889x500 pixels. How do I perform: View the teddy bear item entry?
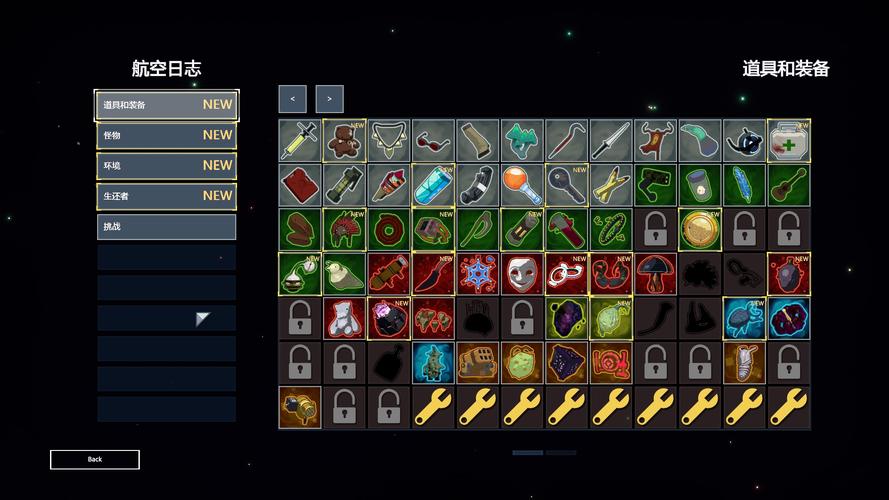pos(344,141)
